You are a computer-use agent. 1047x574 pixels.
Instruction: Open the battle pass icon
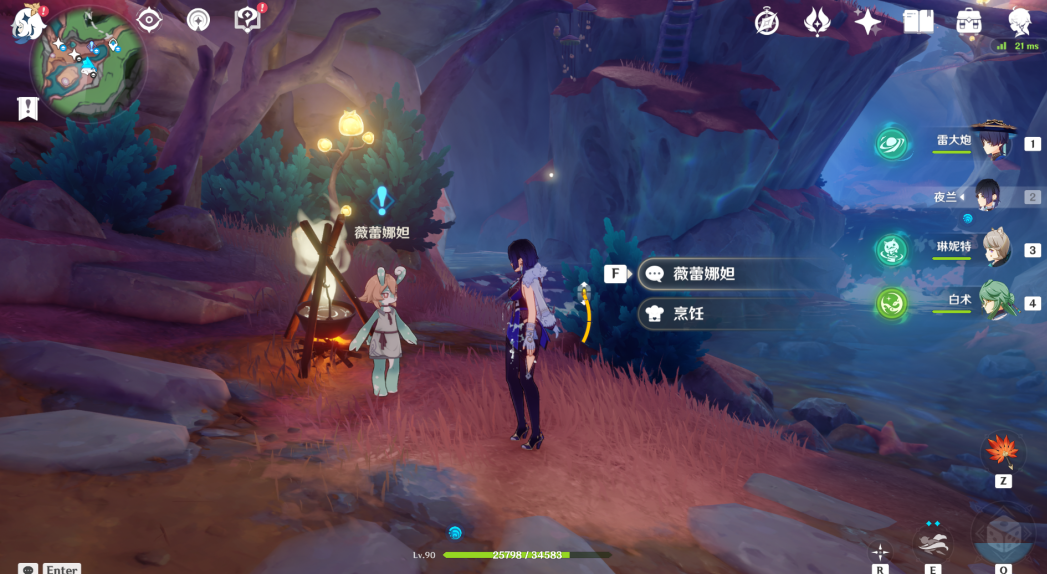pos(817,21)
